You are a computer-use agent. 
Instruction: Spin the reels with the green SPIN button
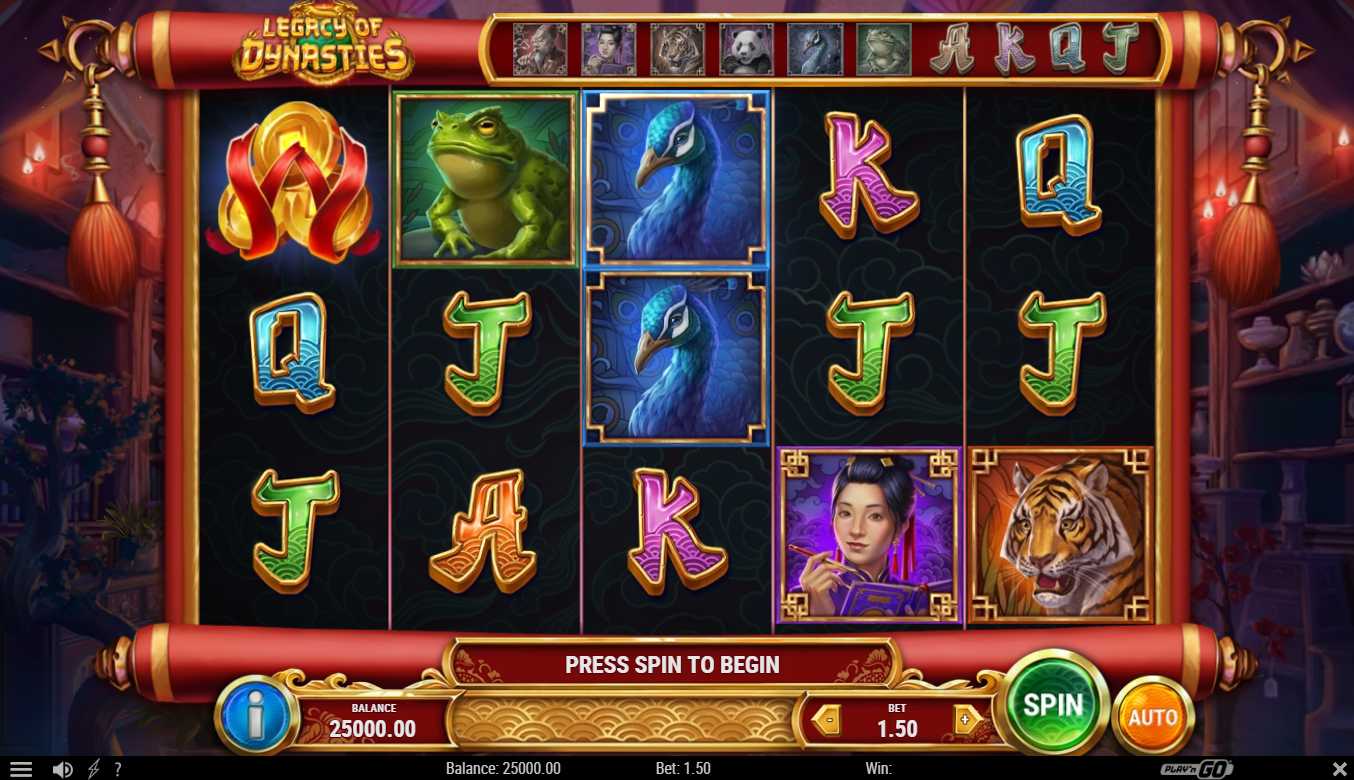1053,704
